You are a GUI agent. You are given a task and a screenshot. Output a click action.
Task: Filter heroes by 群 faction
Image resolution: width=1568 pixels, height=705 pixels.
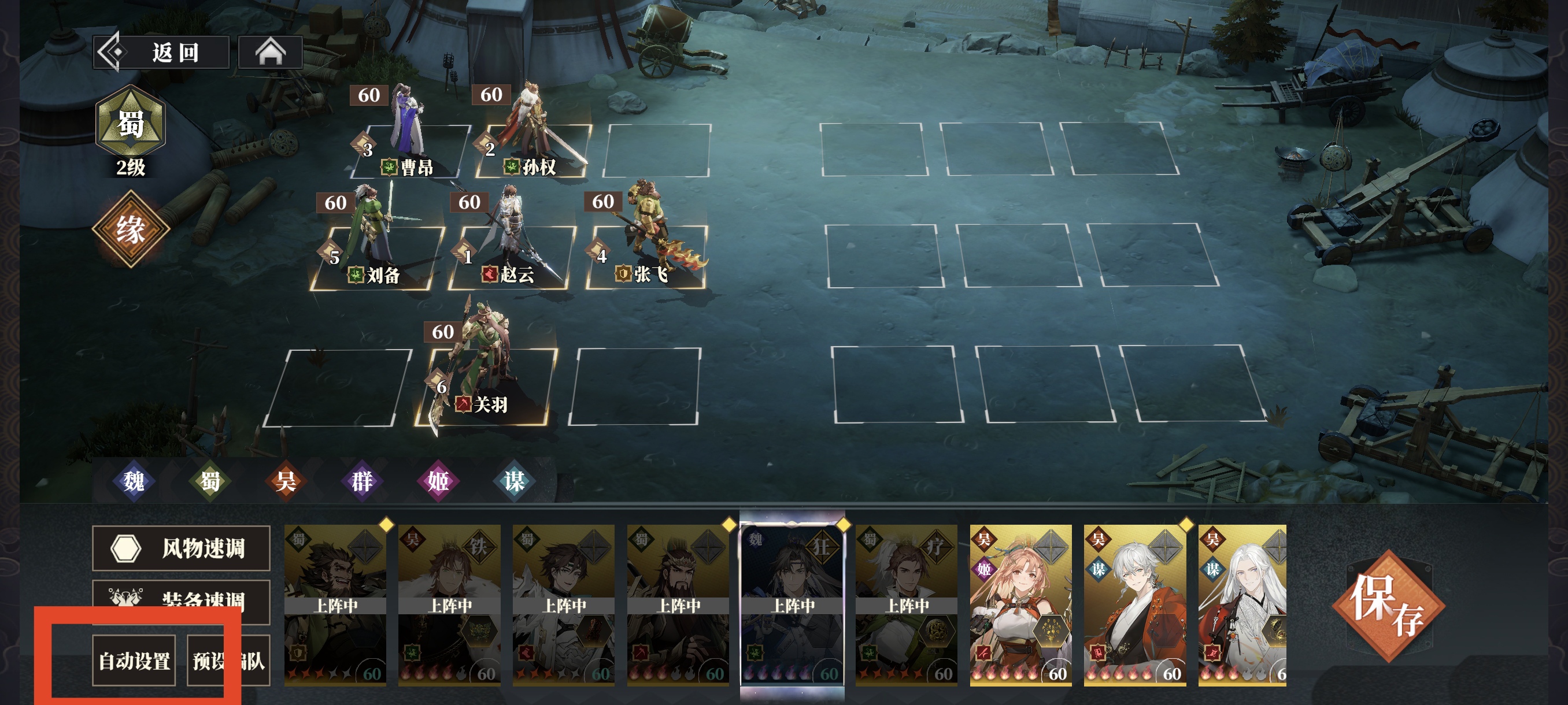pyautogui.click(x=361, y=481)
